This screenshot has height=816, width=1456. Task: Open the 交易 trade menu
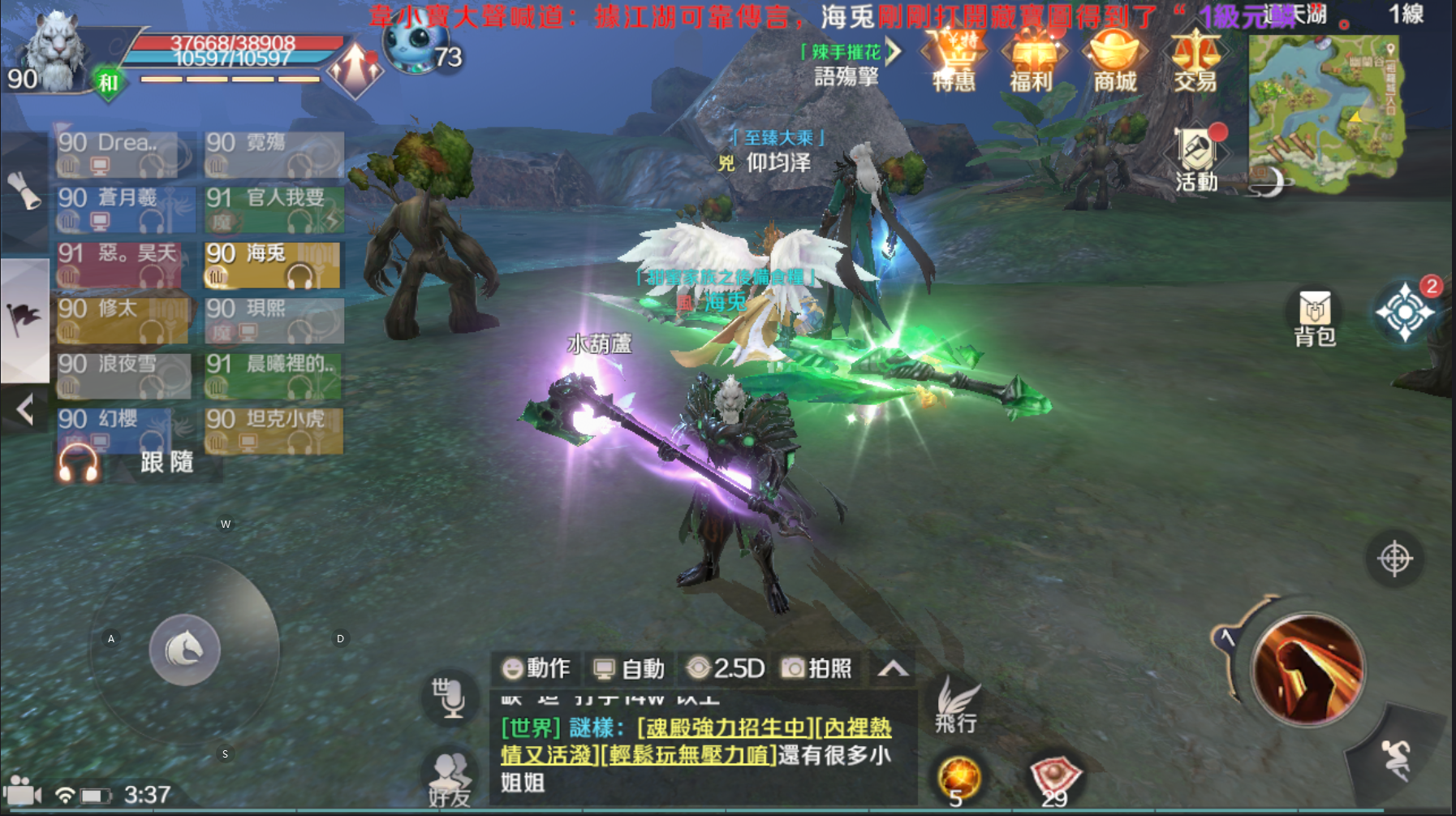[1195, 61]
